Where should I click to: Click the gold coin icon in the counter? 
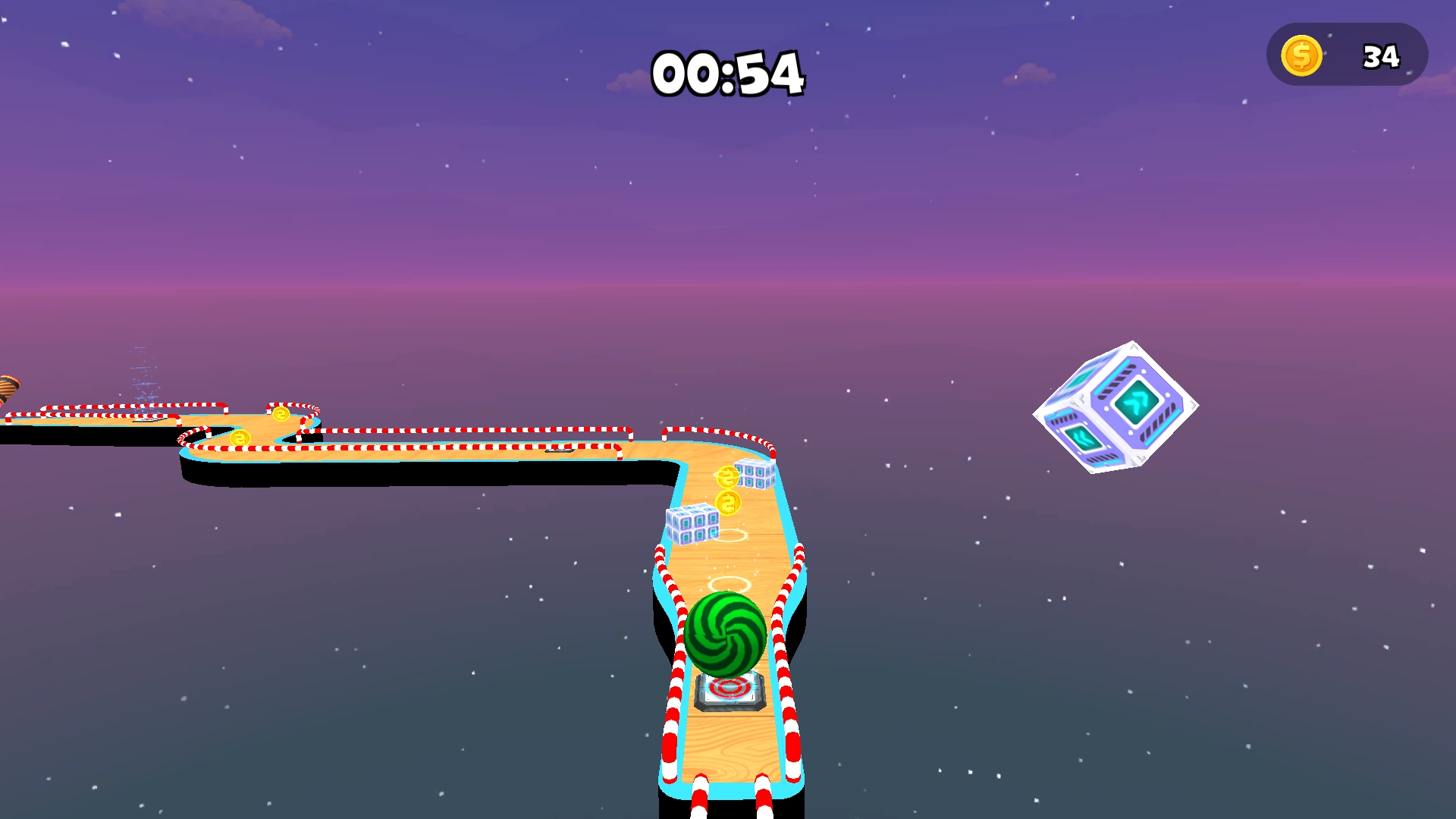pyautogui.click(x=1301, y=55)
